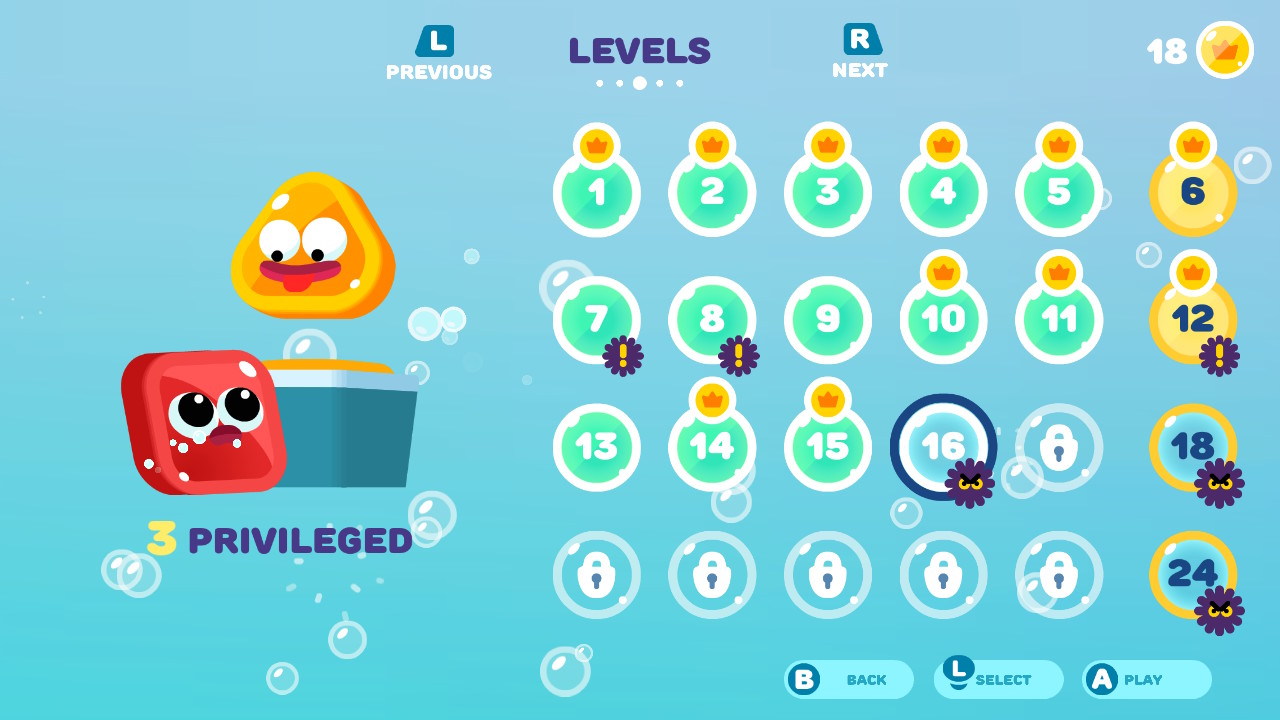Select level 12 gold privileged level
Image resolution: width=1280 pixels, height=720 pixels.
[1192, 318]
